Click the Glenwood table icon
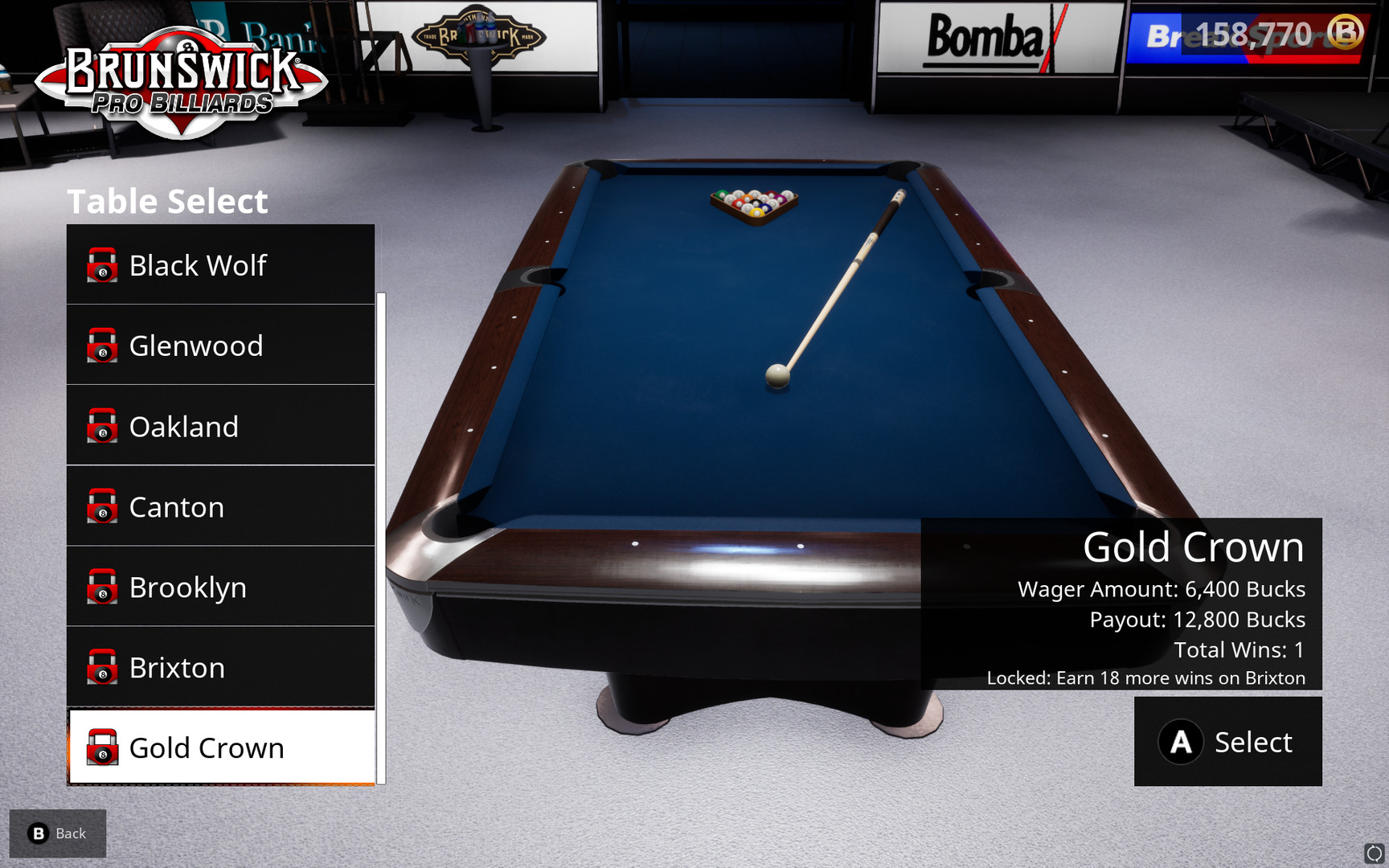This screenshot has width=1389, height=868. coord(102,346)
